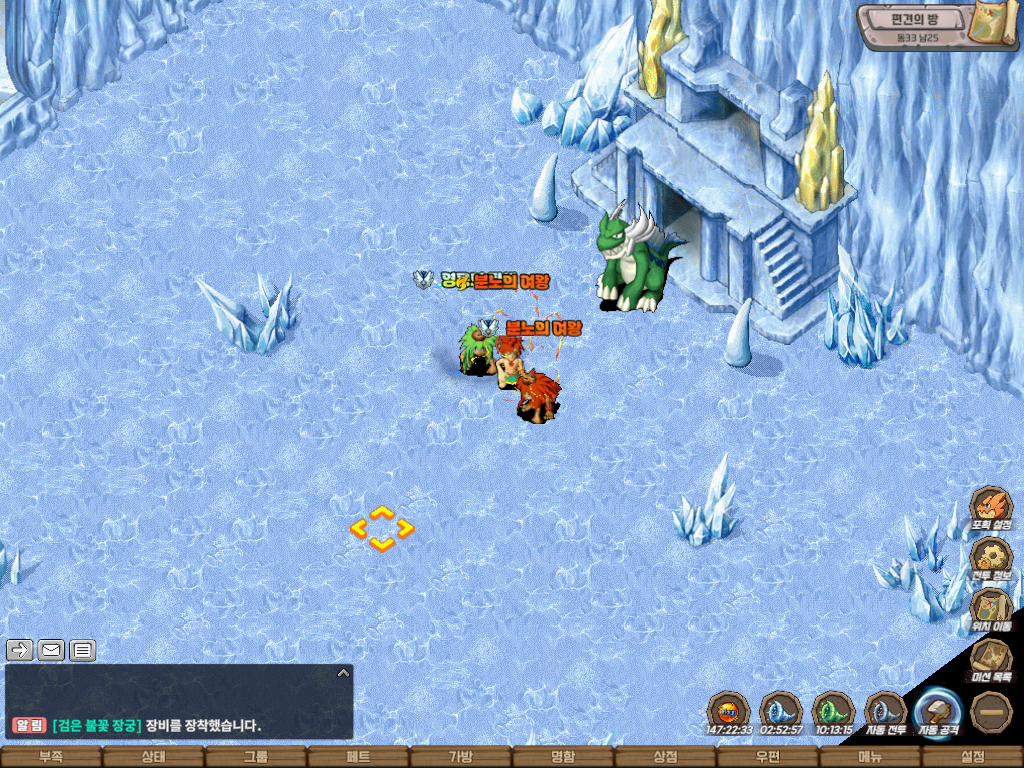Open the 부족 (Tribe) menu

point(50,757)
